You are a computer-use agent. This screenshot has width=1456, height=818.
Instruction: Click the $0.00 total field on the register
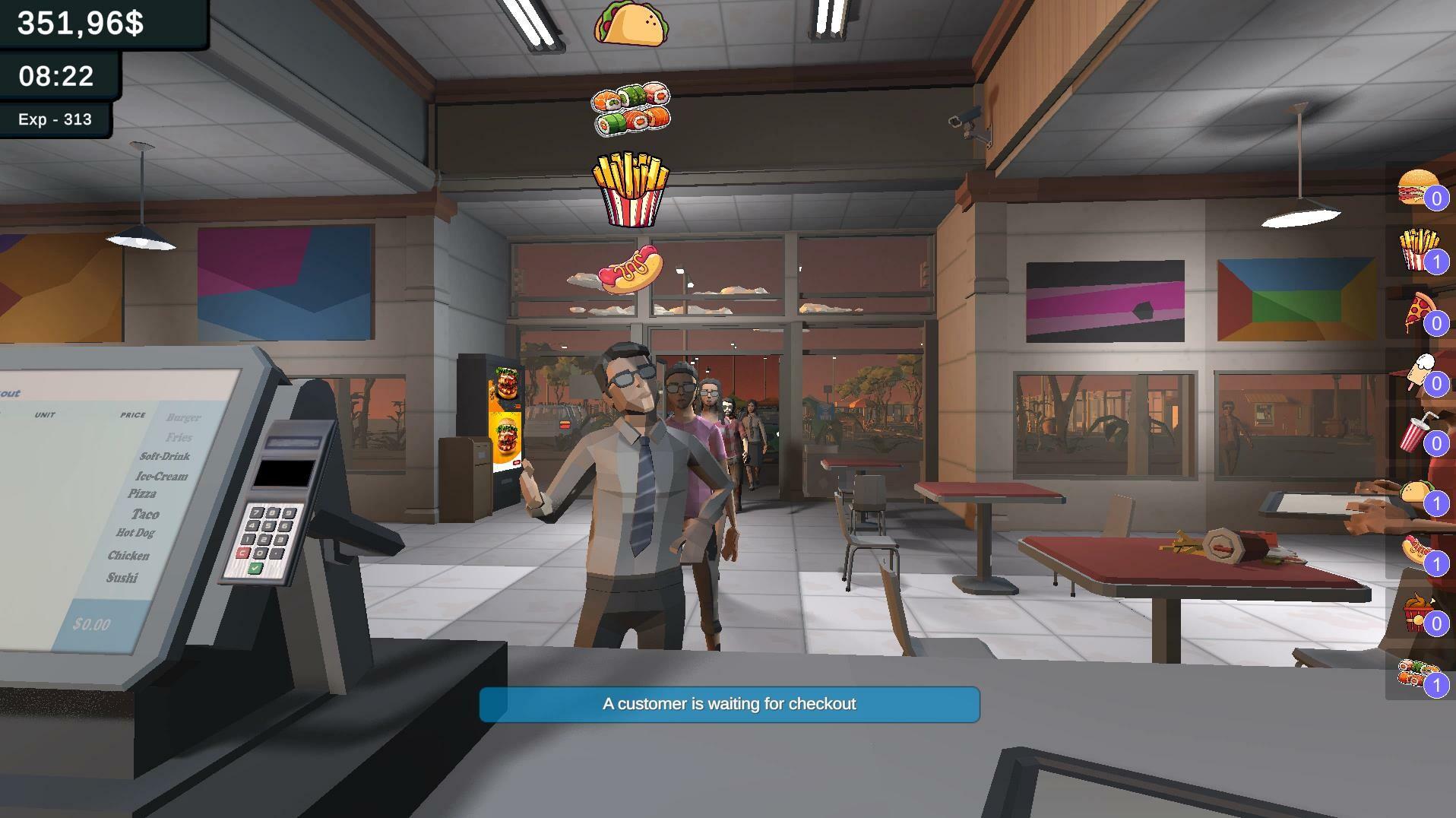click(x=93, y=625)
